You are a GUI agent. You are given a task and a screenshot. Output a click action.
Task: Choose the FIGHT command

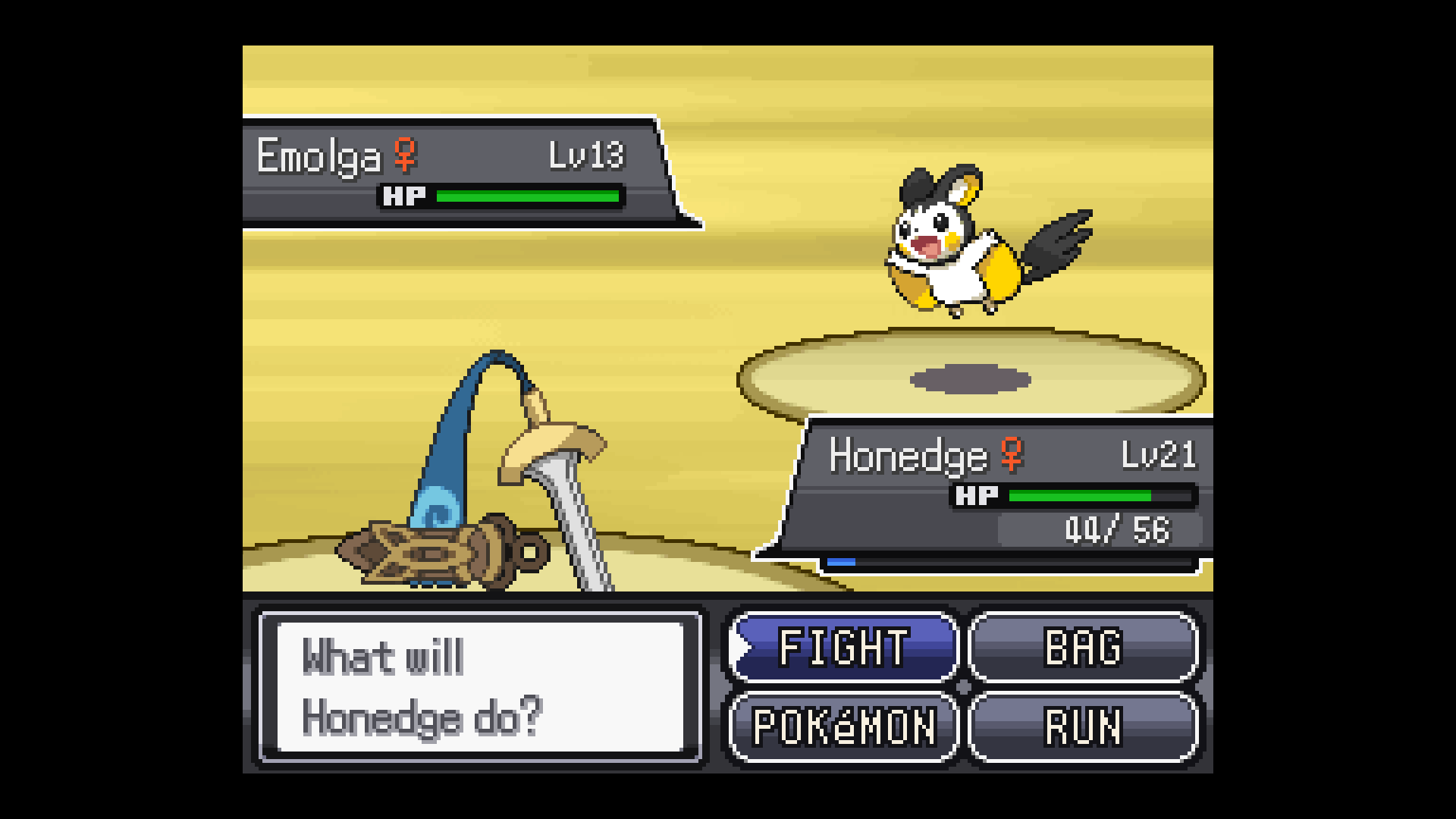[843, 647]
